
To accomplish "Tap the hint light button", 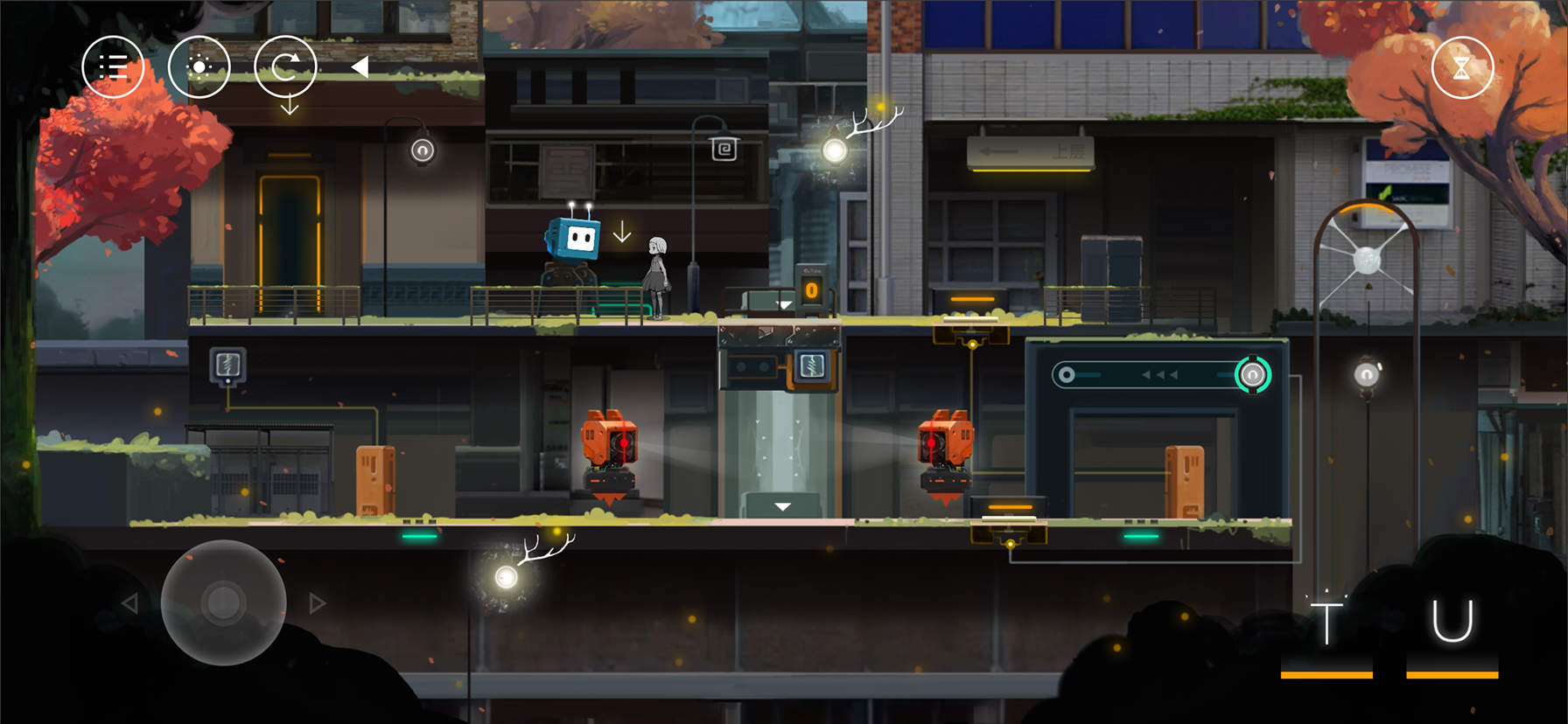I will 199,67.
